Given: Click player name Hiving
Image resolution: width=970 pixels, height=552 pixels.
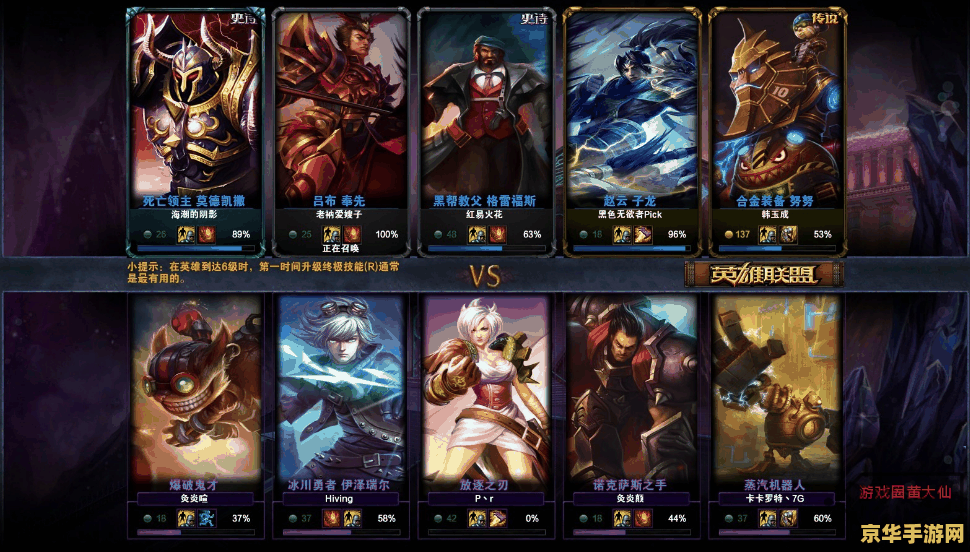Looking at the screenshot, I should coord(339,498).
